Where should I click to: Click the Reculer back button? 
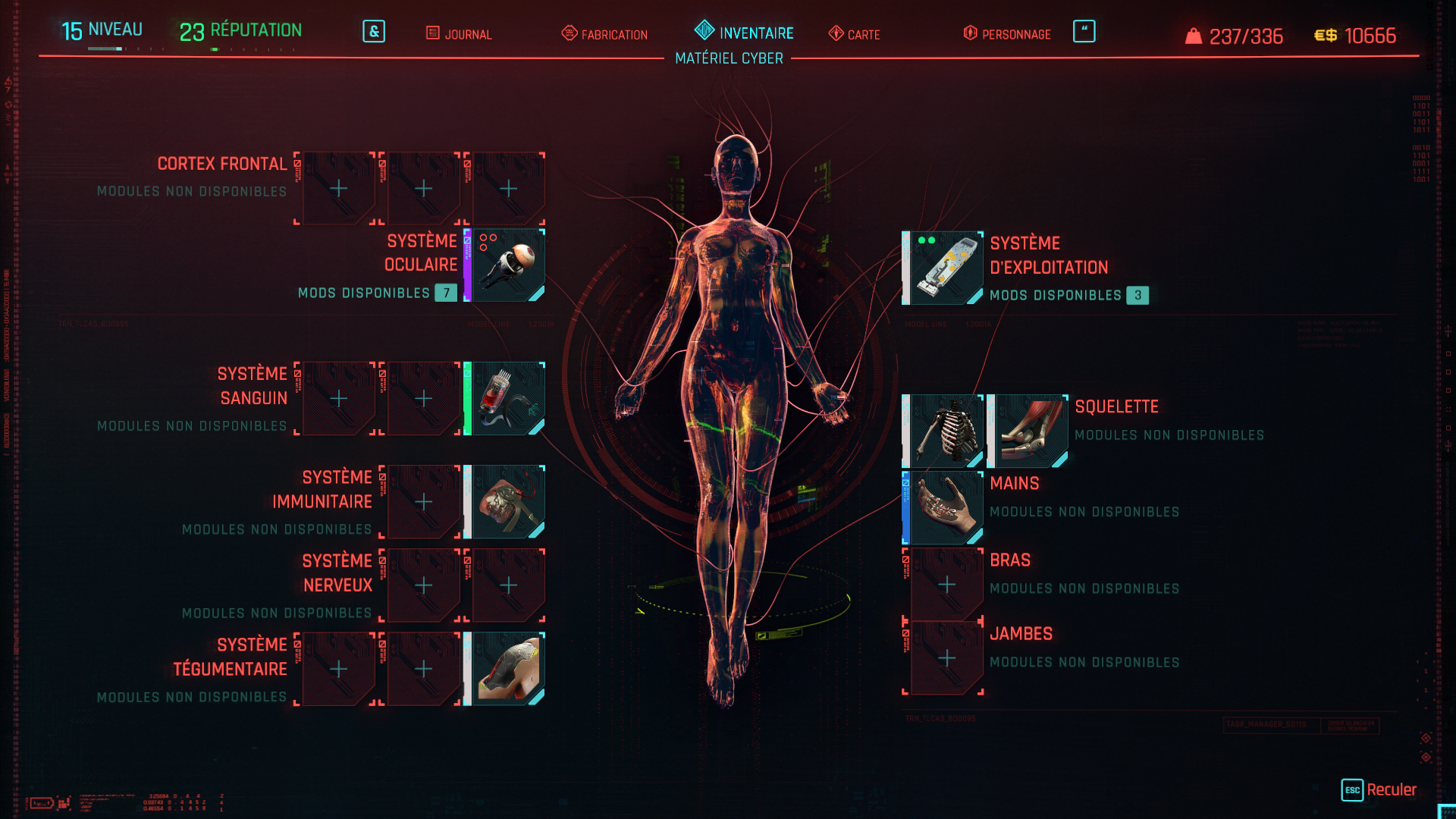[1379, 790]
